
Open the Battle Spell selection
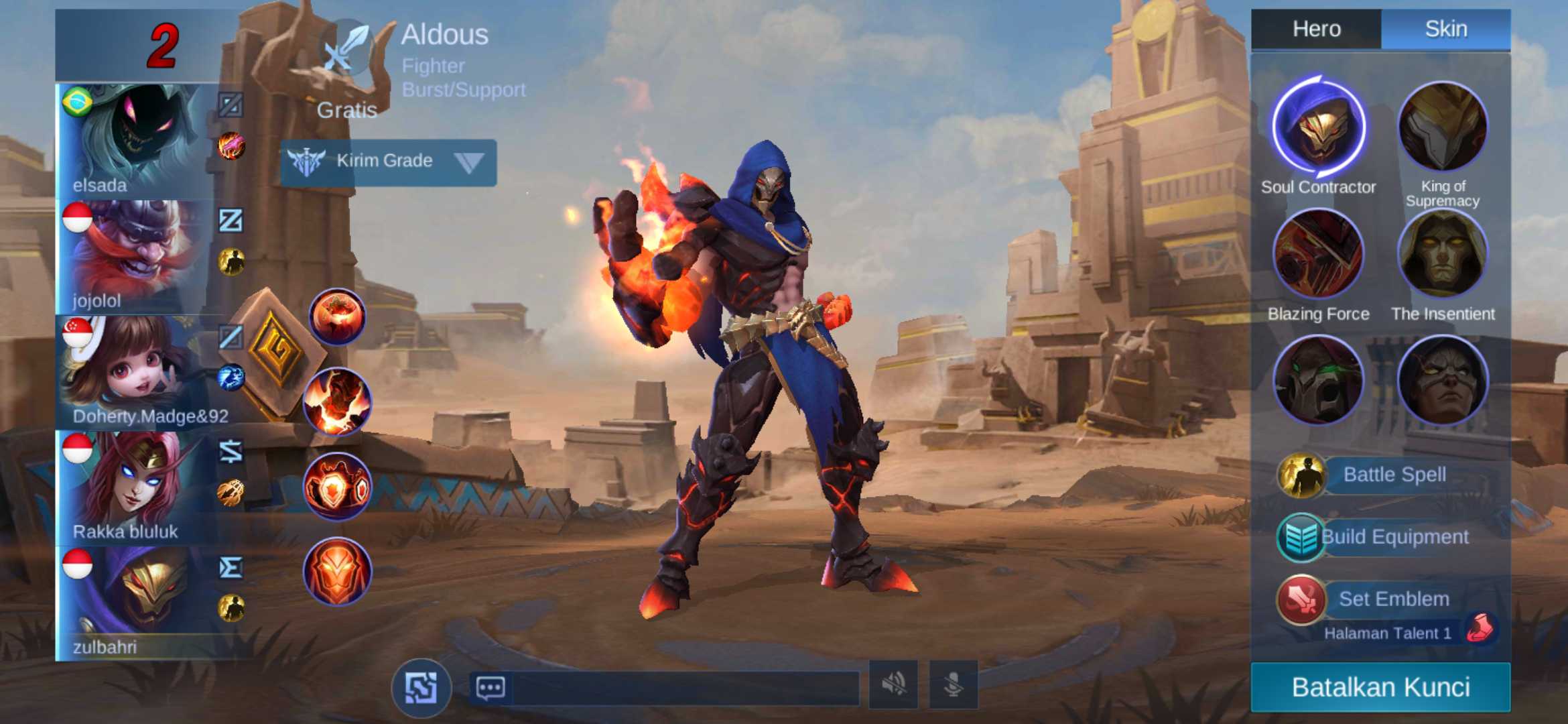coord(1394,475)
